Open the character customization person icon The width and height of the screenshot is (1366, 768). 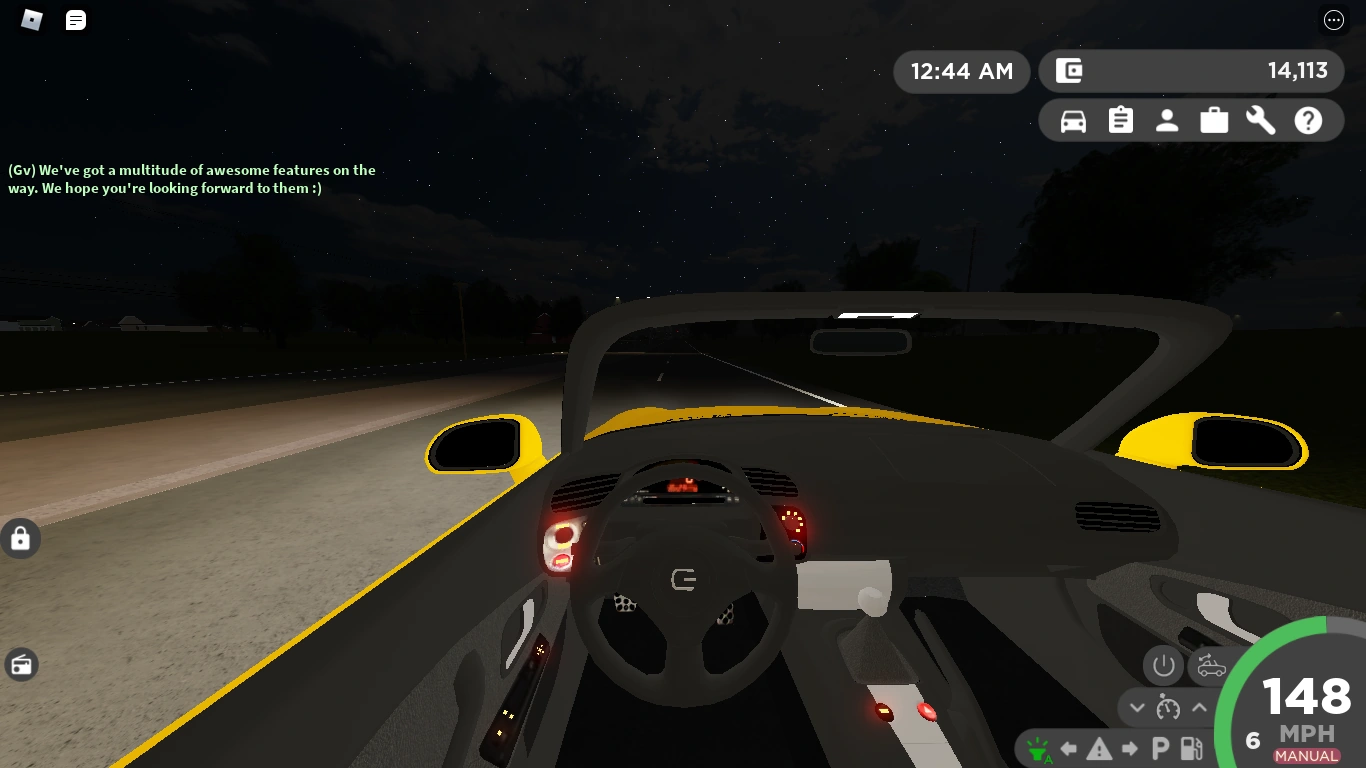(x=1167, y=119)
